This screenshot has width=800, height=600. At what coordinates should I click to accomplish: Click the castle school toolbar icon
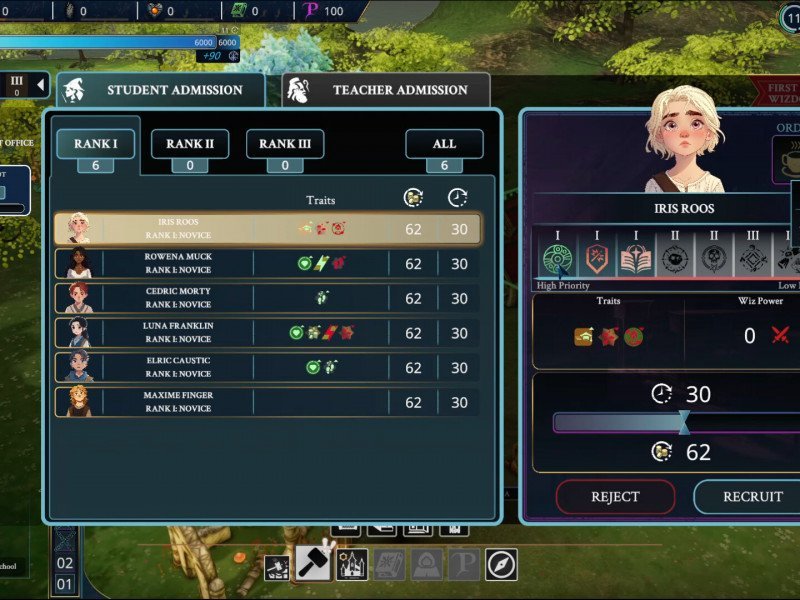pyautogui.click(x=352, y=565)
